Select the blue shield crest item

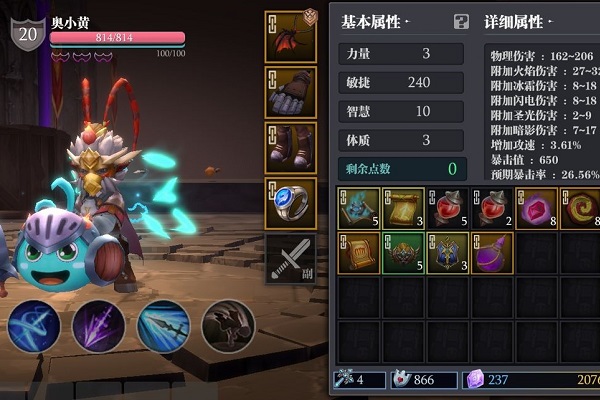point(446,253)
